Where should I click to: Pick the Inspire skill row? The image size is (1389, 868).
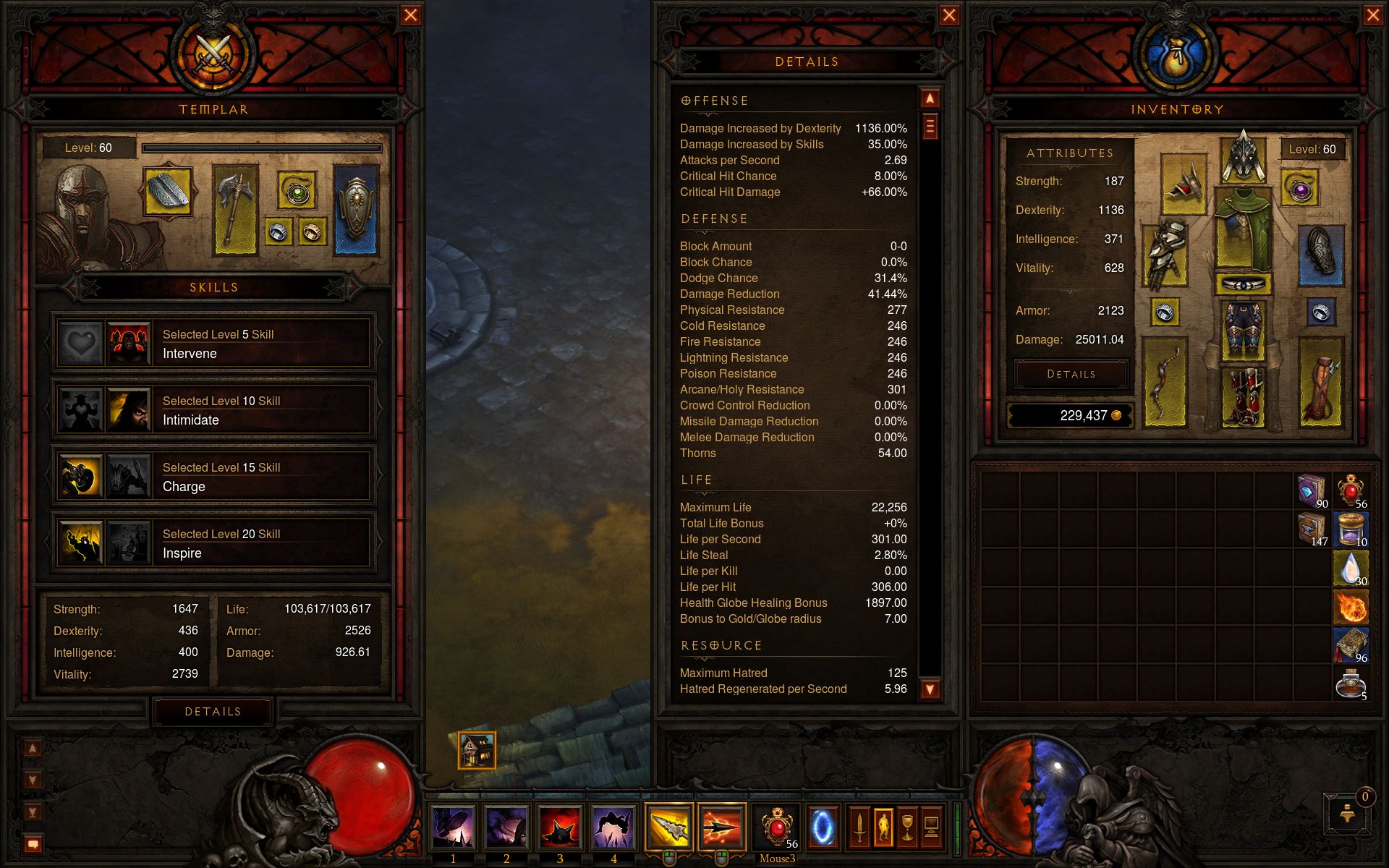[213, 543]
